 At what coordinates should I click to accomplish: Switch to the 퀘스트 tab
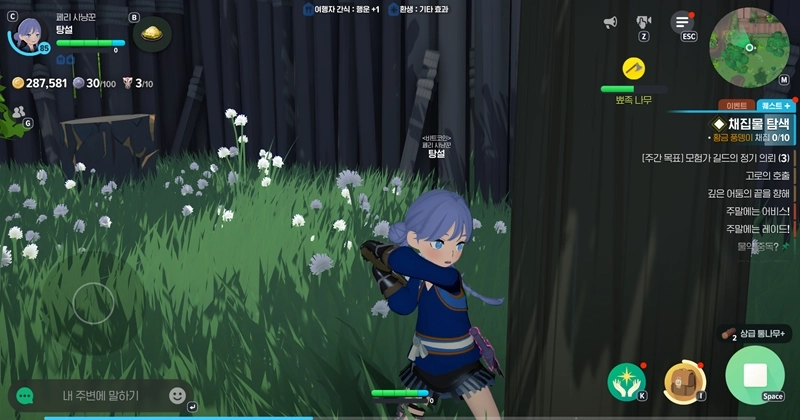click(x=775, y=105)
